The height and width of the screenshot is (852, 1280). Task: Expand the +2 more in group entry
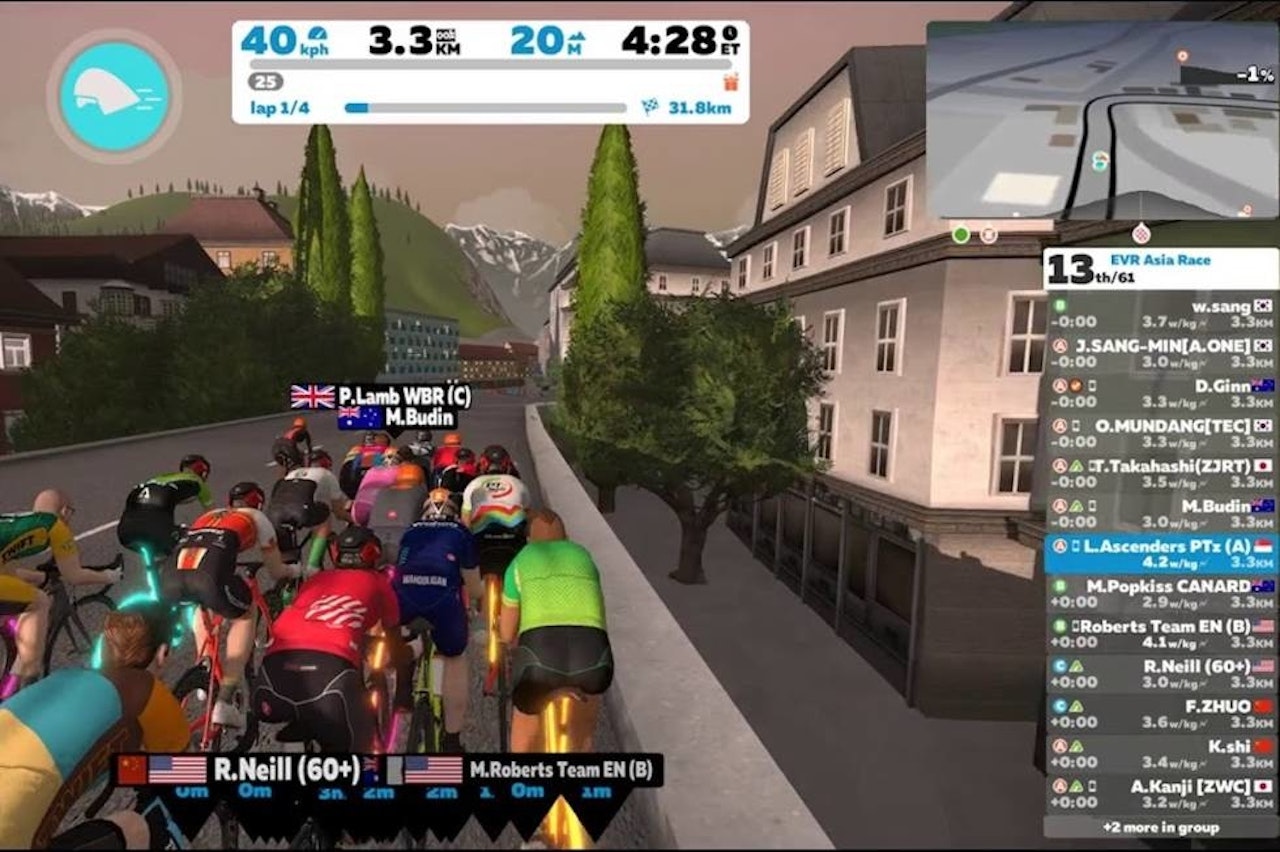tap(1160, 828)
